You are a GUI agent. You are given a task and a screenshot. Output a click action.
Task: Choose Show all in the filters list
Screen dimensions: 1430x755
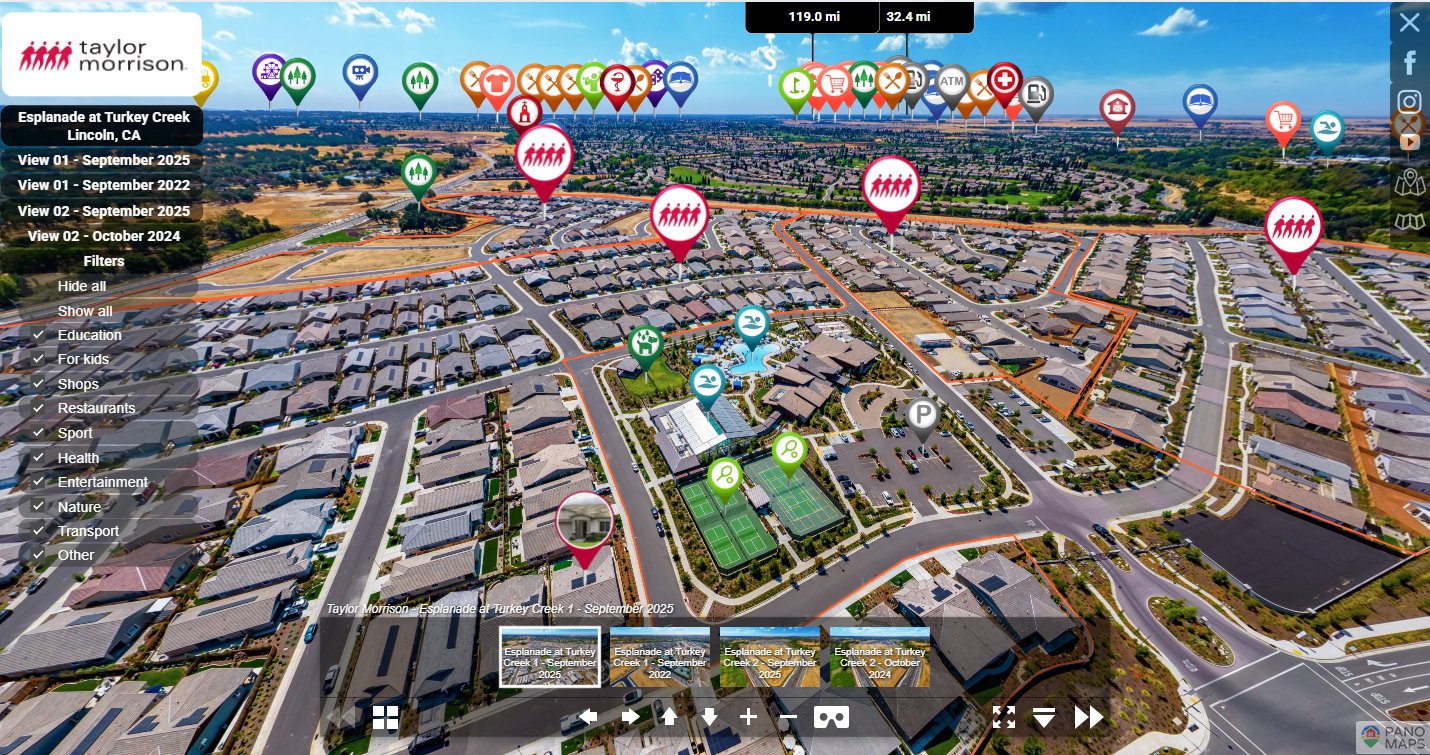[85, 311]
